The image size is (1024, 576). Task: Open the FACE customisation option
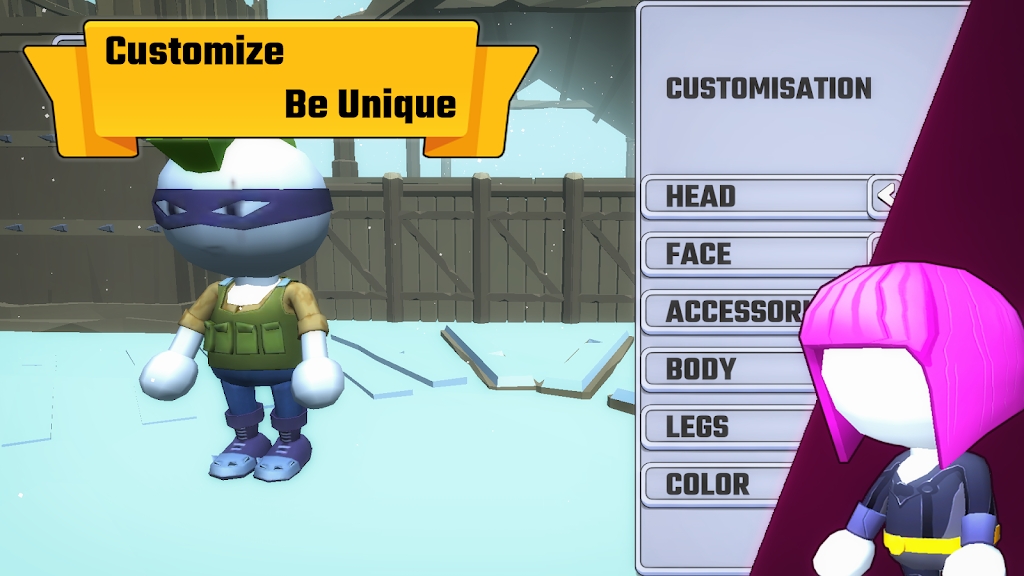pos(752,254)
